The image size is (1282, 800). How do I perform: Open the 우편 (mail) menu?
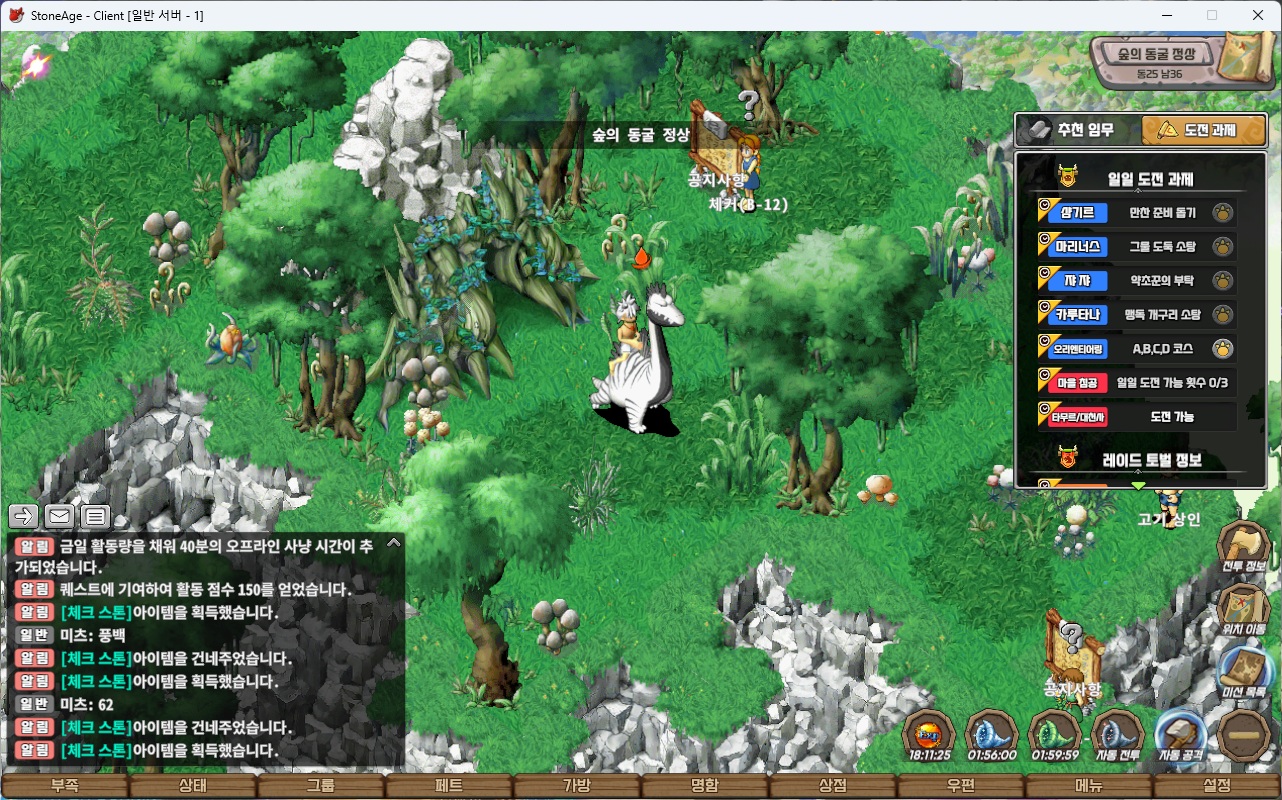pos(961,786)
